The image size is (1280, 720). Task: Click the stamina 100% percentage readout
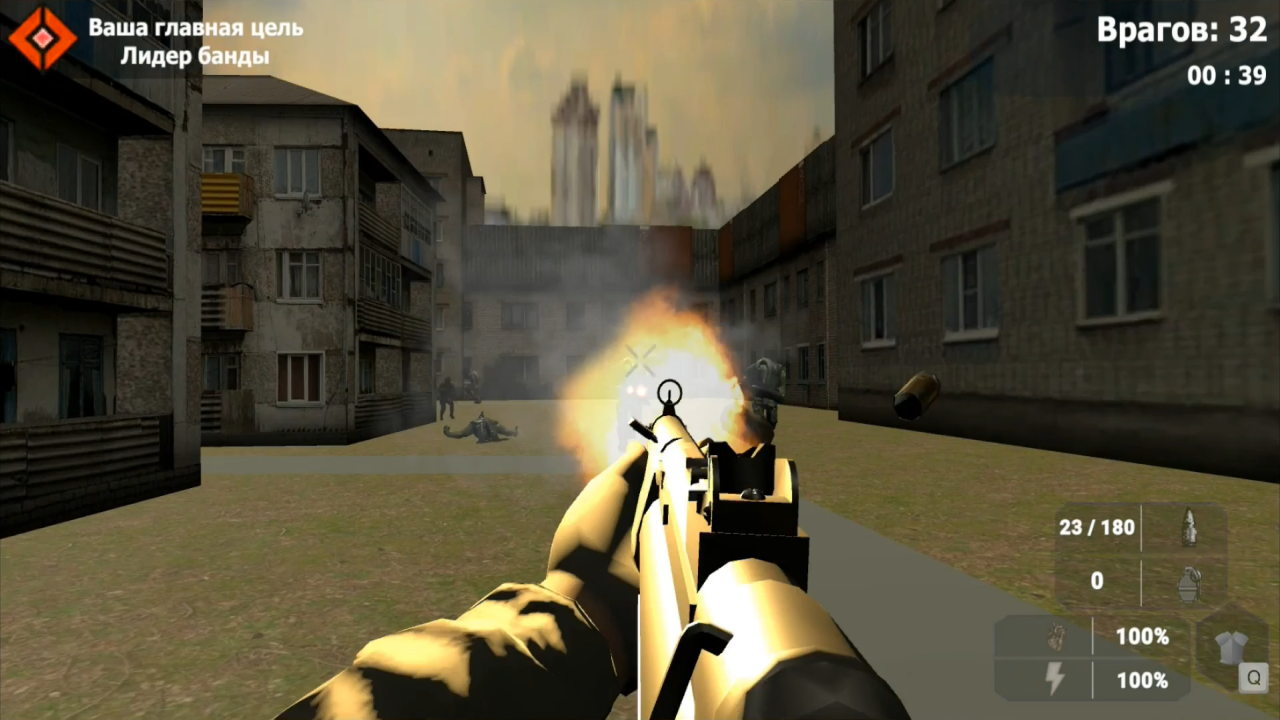pyautogui.click(x=1143, y=680)
